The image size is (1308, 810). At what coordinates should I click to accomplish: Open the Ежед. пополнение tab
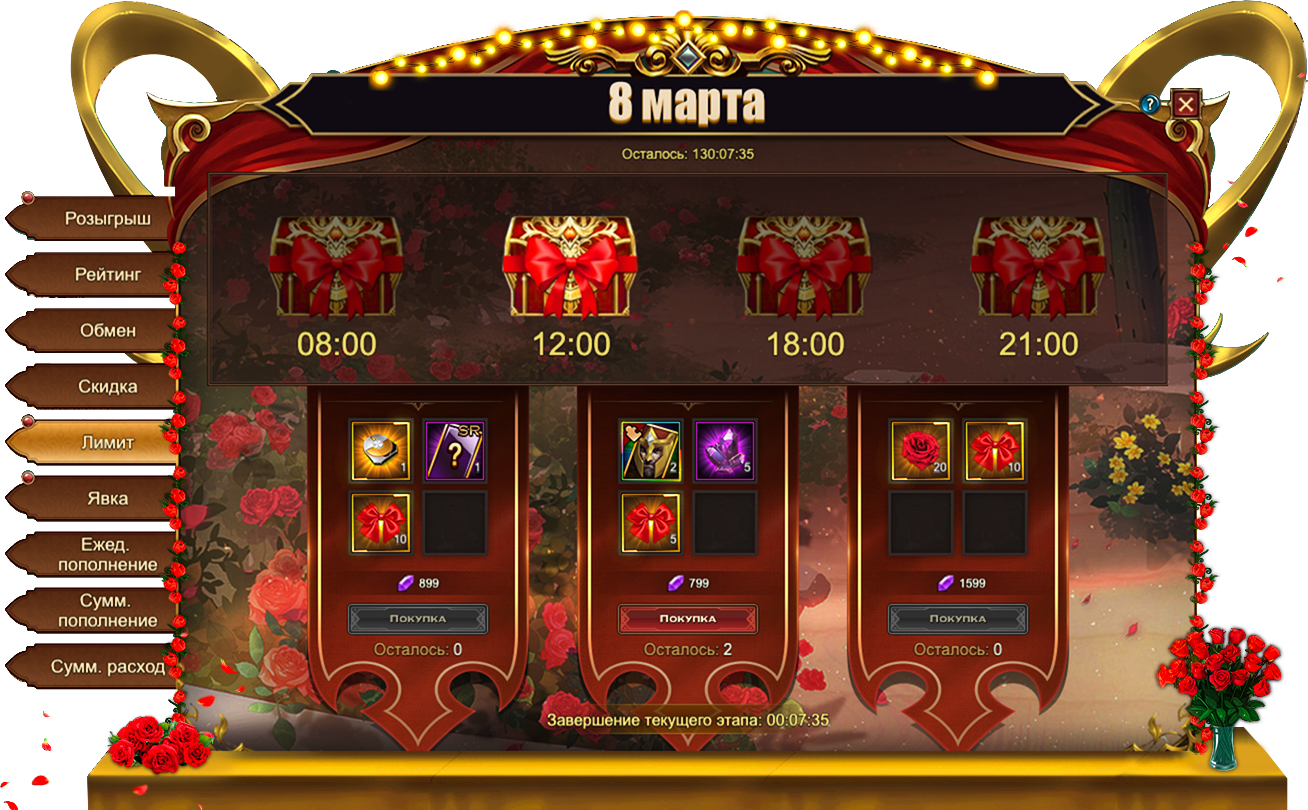pyautogui.click(x=107, y=554)
